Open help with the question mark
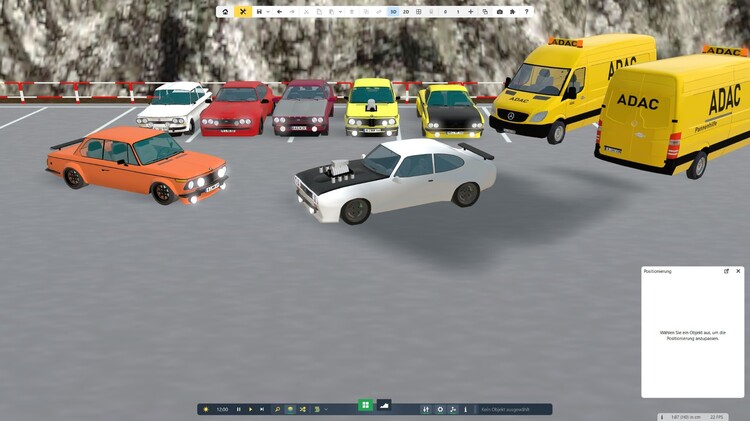Viewport: 750px width, 421px height. tap(526, 12)
